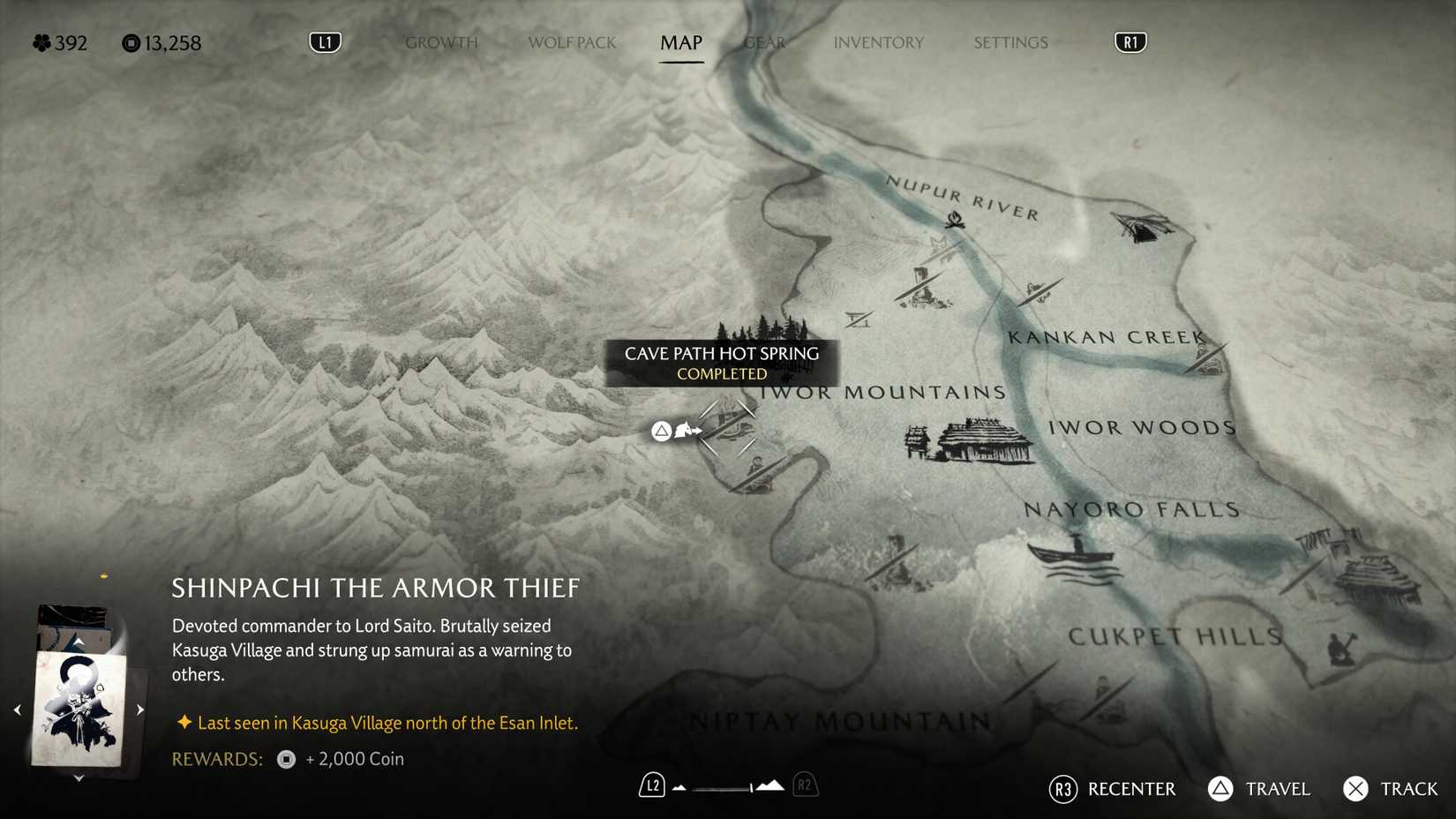1456x819 pixels.
Task: Switch to the Gear tab
Action: tap(762, 41)
